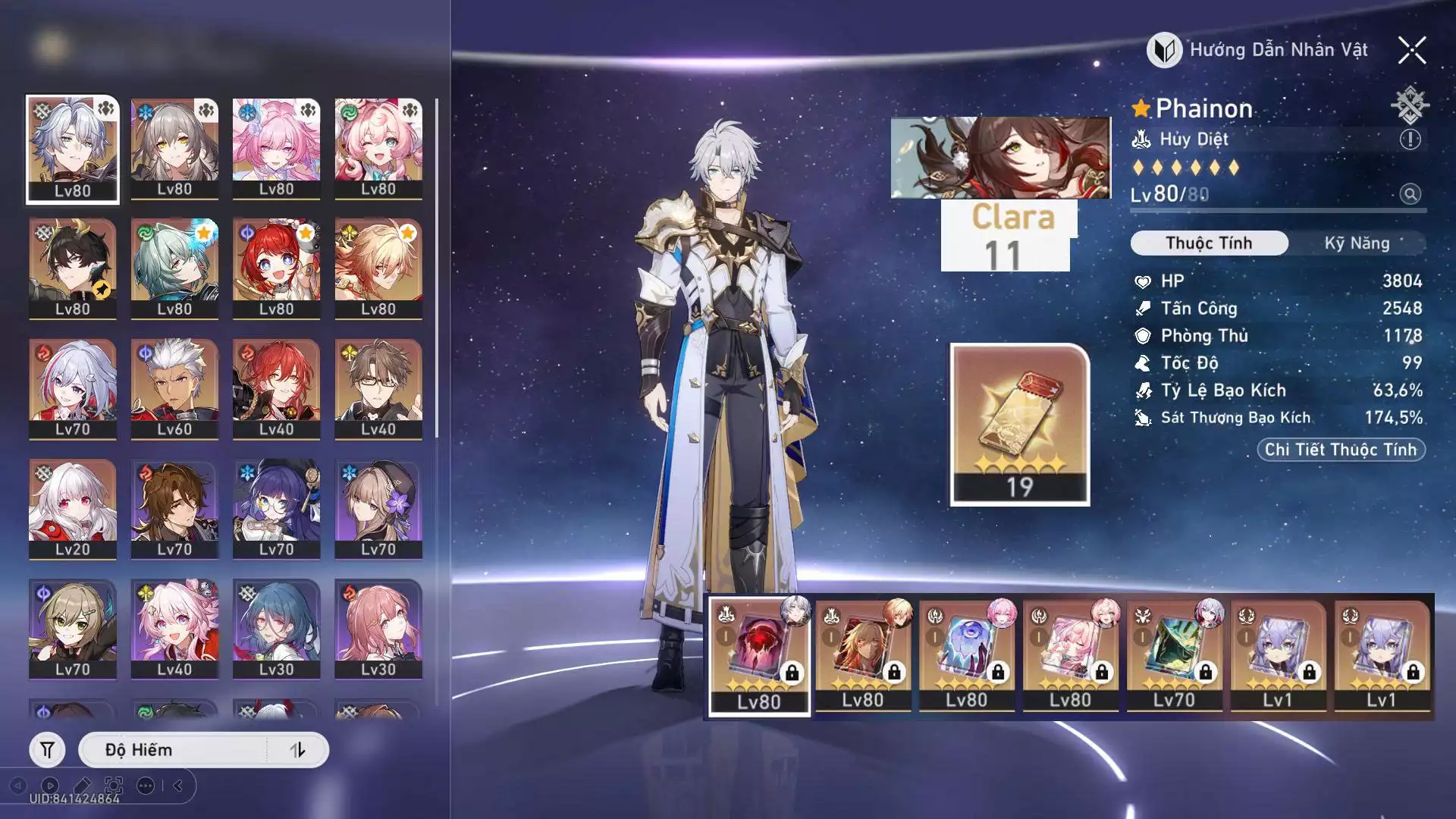Open Chi Tiết Thuộc Tính details
The width and height of the screenshot is (1456, 819).
point(1341,450)
